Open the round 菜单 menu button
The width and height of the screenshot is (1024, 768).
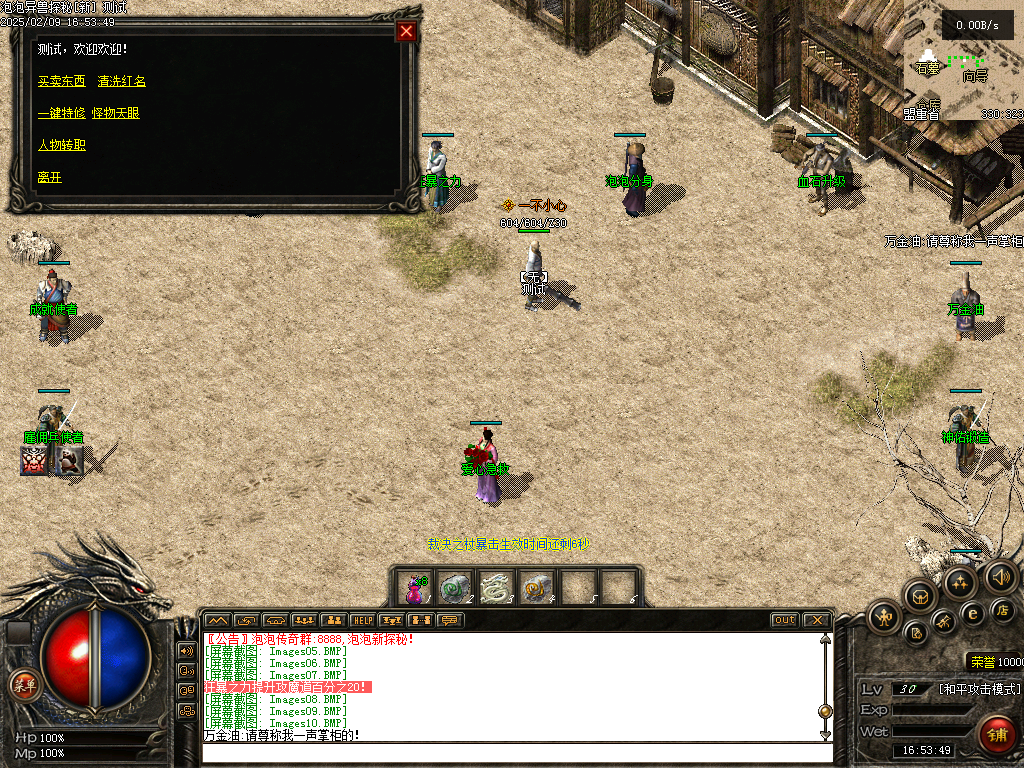(x=23, y=685)
